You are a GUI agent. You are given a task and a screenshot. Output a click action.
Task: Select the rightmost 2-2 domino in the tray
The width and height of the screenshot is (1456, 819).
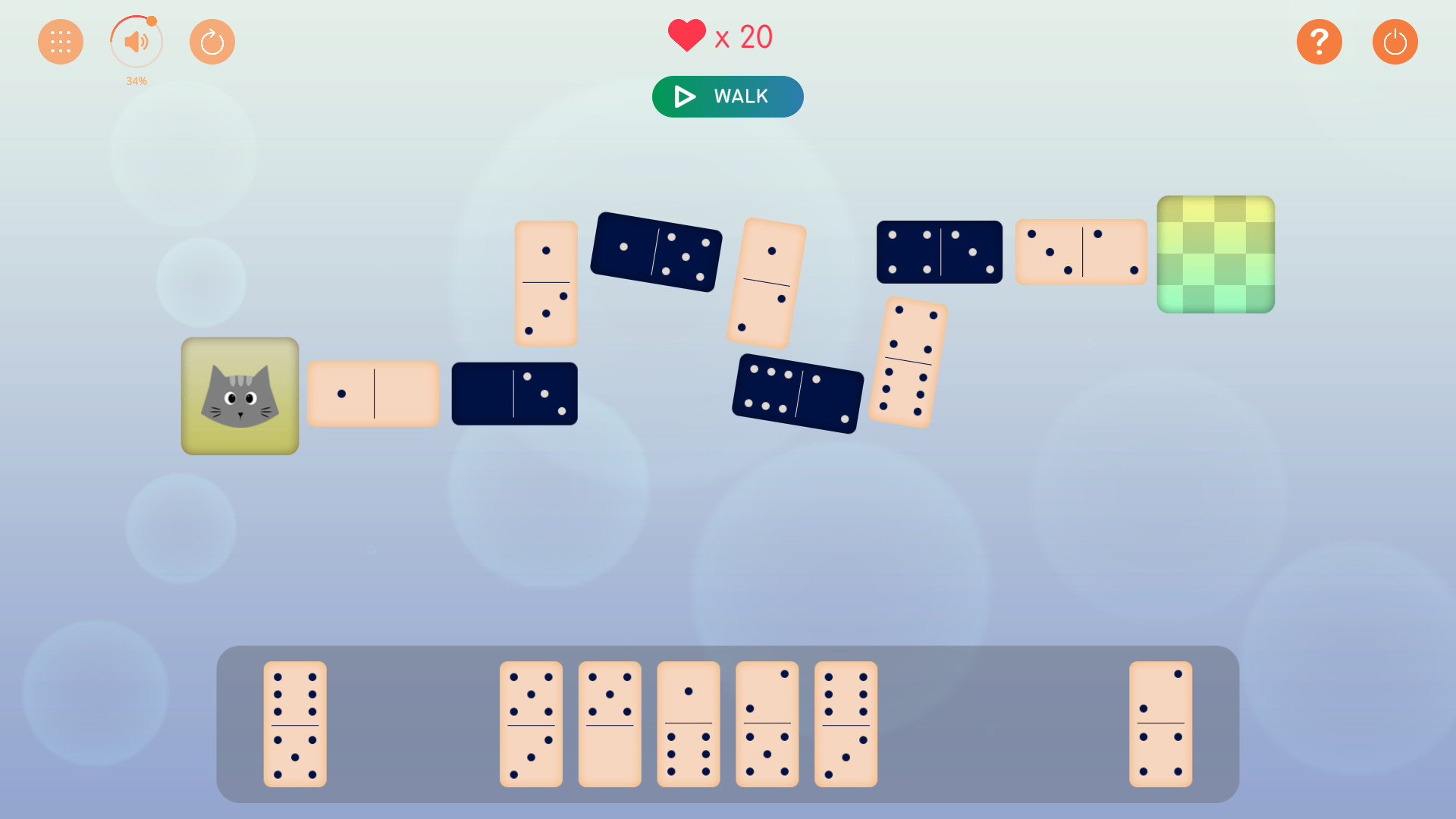[1162, 724]
